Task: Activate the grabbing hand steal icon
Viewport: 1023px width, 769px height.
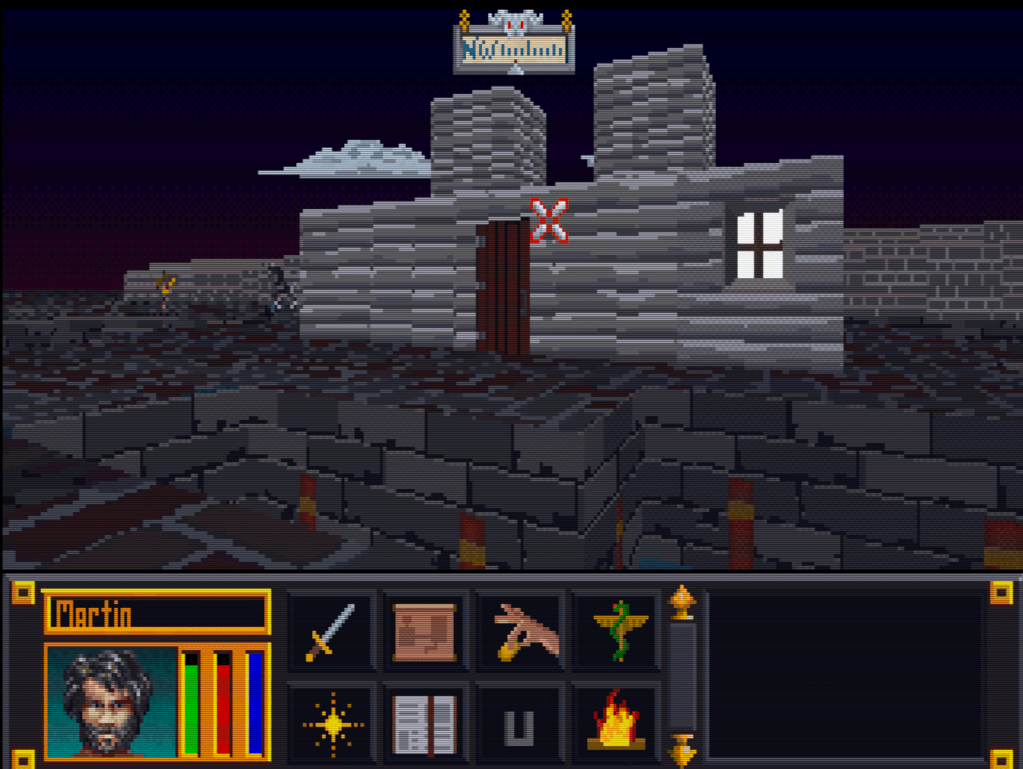Action: pyautogui.click(x=521, y=632)
